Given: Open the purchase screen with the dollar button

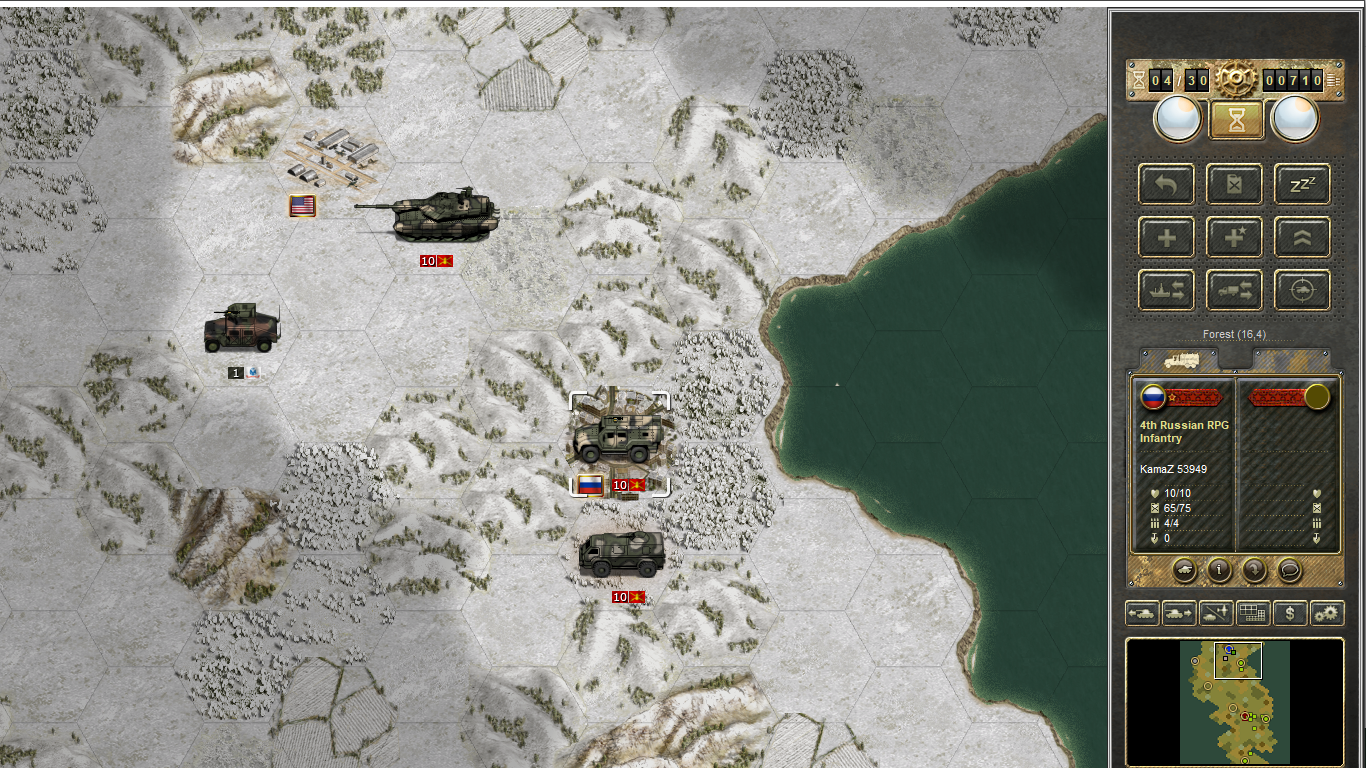Looking at the screenshot, I should pyautogui.click(x=1290, y=613).
